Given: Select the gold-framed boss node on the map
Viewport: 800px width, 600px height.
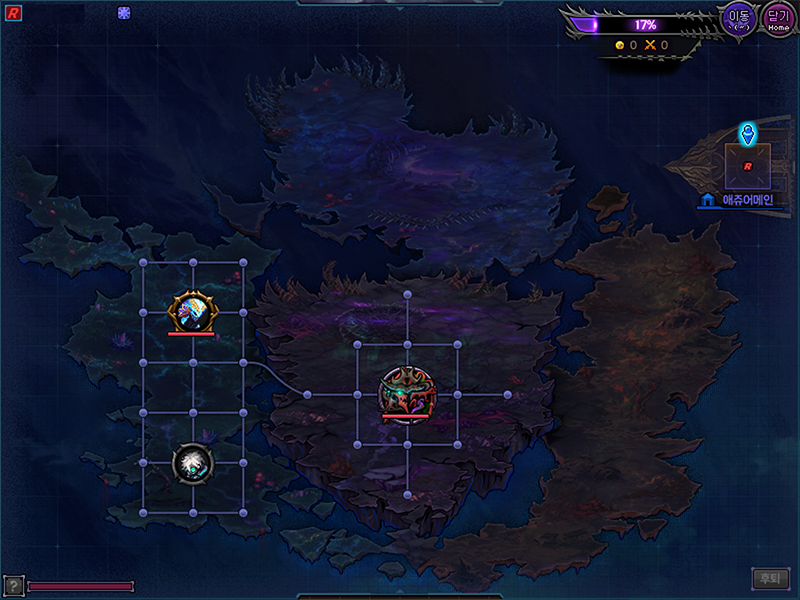Looking at the screenshot, I should [x=191, y=311].
